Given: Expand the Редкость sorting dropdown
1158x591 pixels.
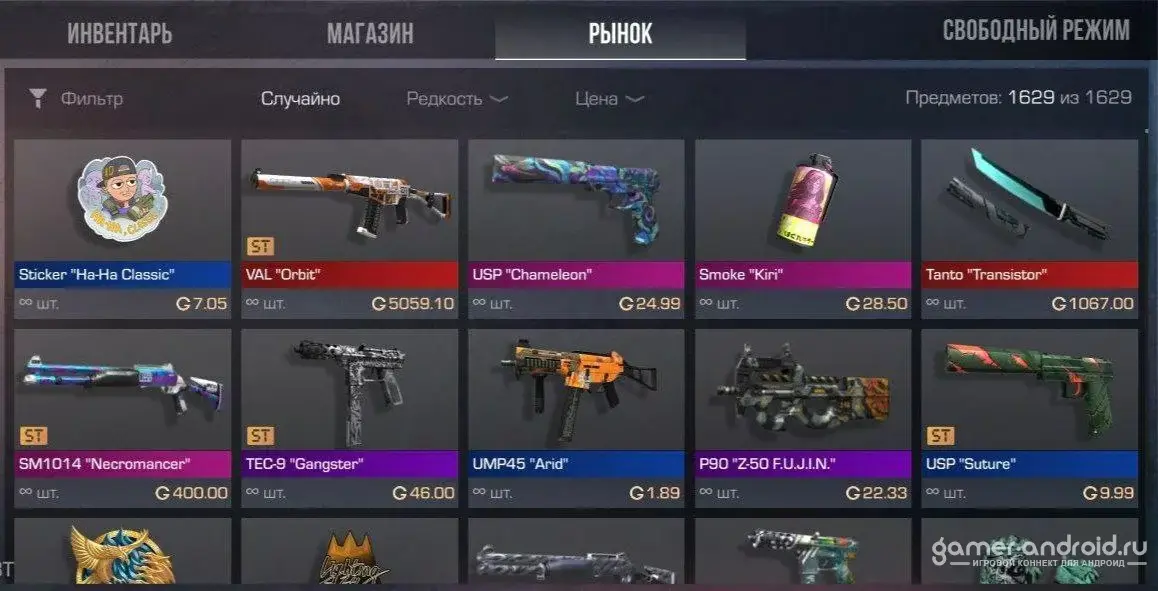Looking at the screenshot, I should pyautogui.click(x=457, y=99).
